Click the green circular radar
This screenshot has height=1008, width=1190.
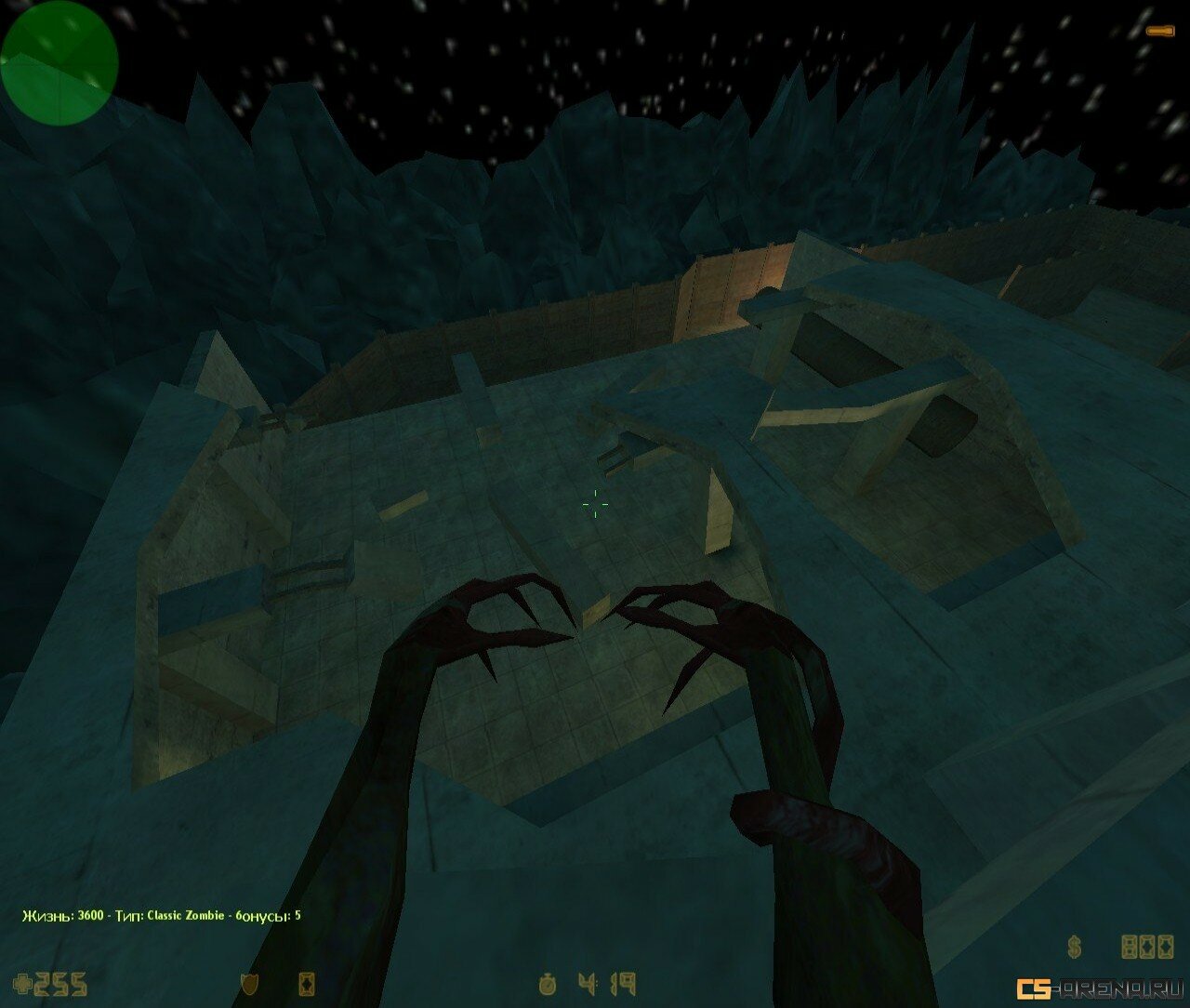[59, 61]
